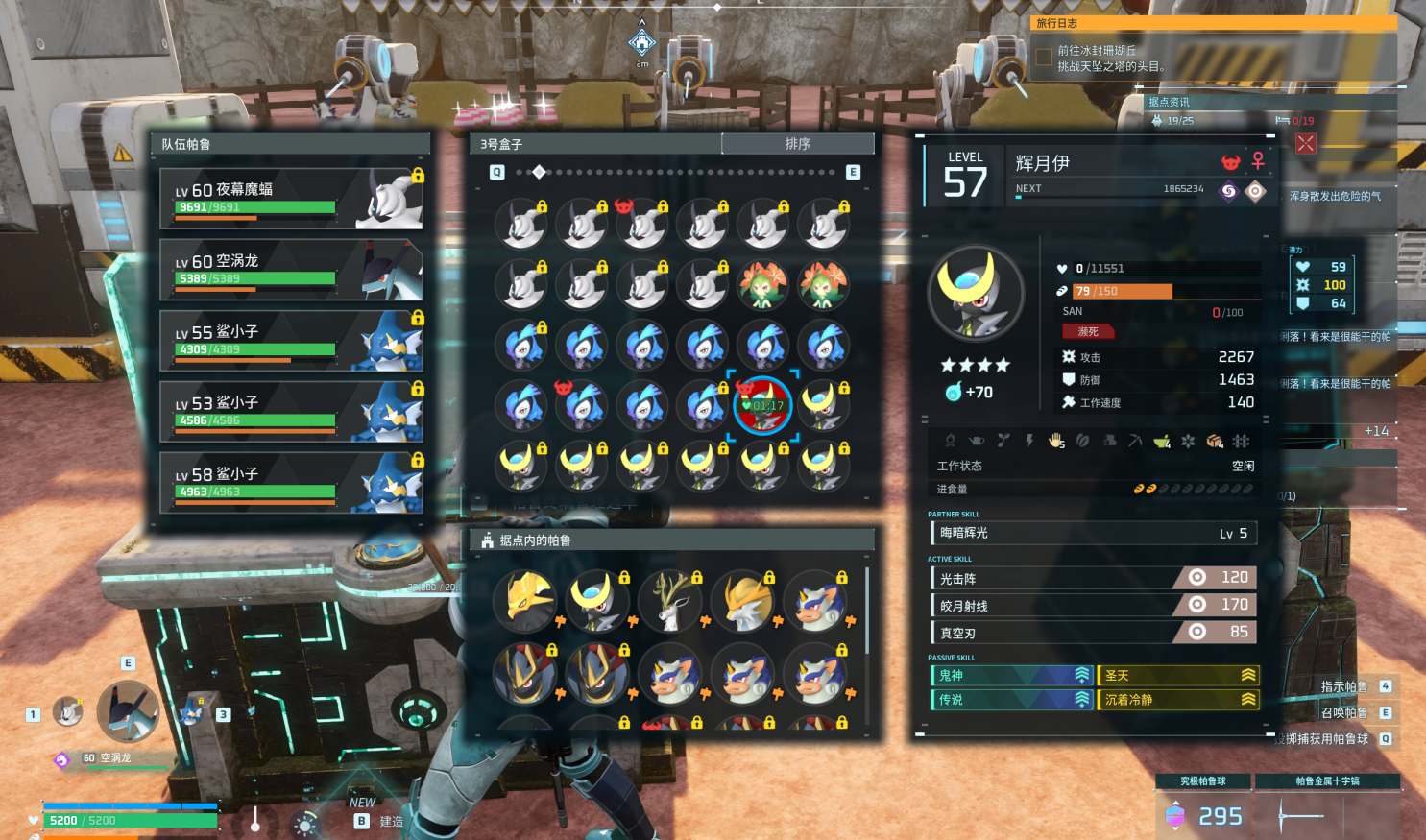
Task: Click the 排序 sort button
Action: pyautogui.click(x=797, y=144)
